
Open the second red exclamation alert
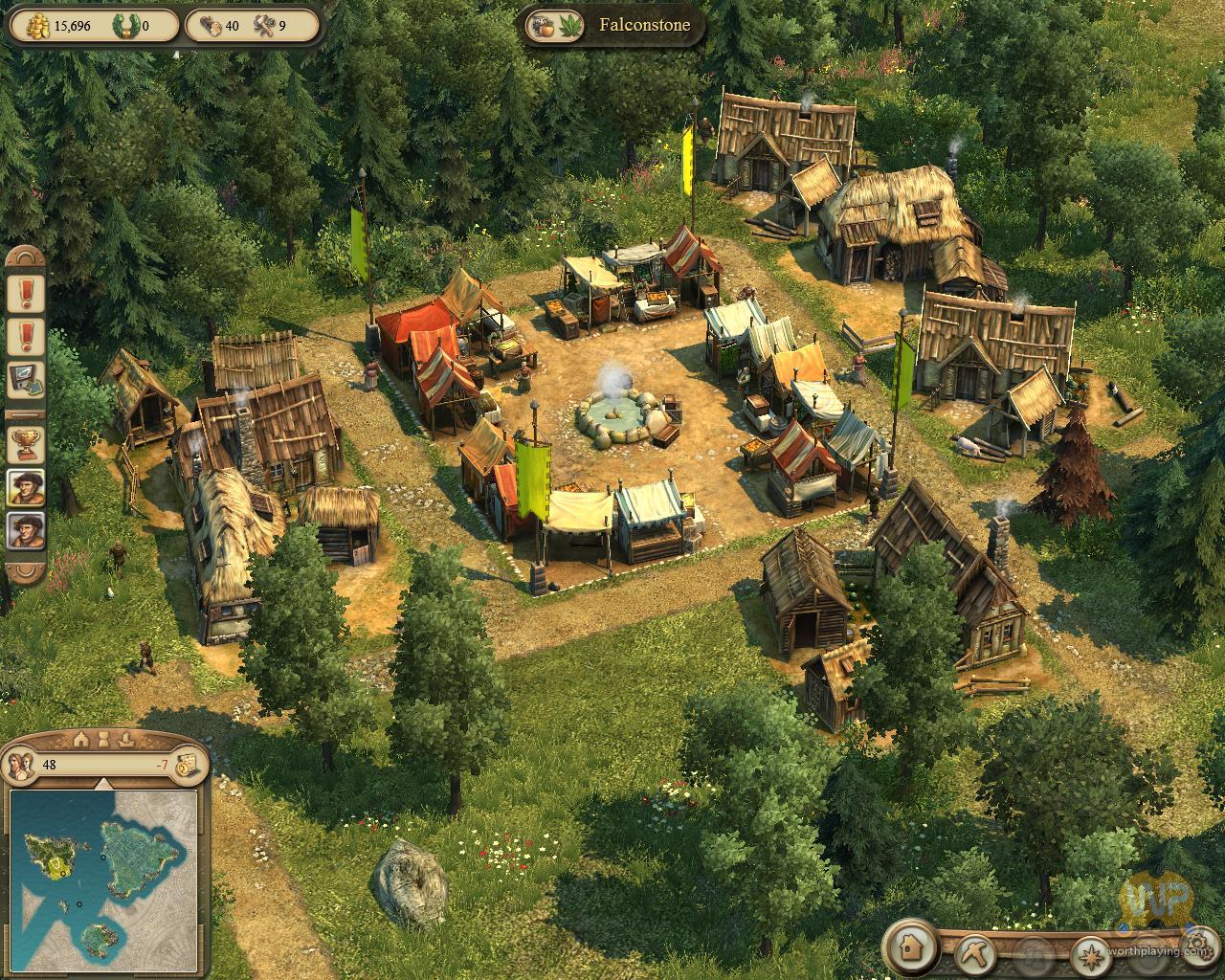tap(26, 336)
